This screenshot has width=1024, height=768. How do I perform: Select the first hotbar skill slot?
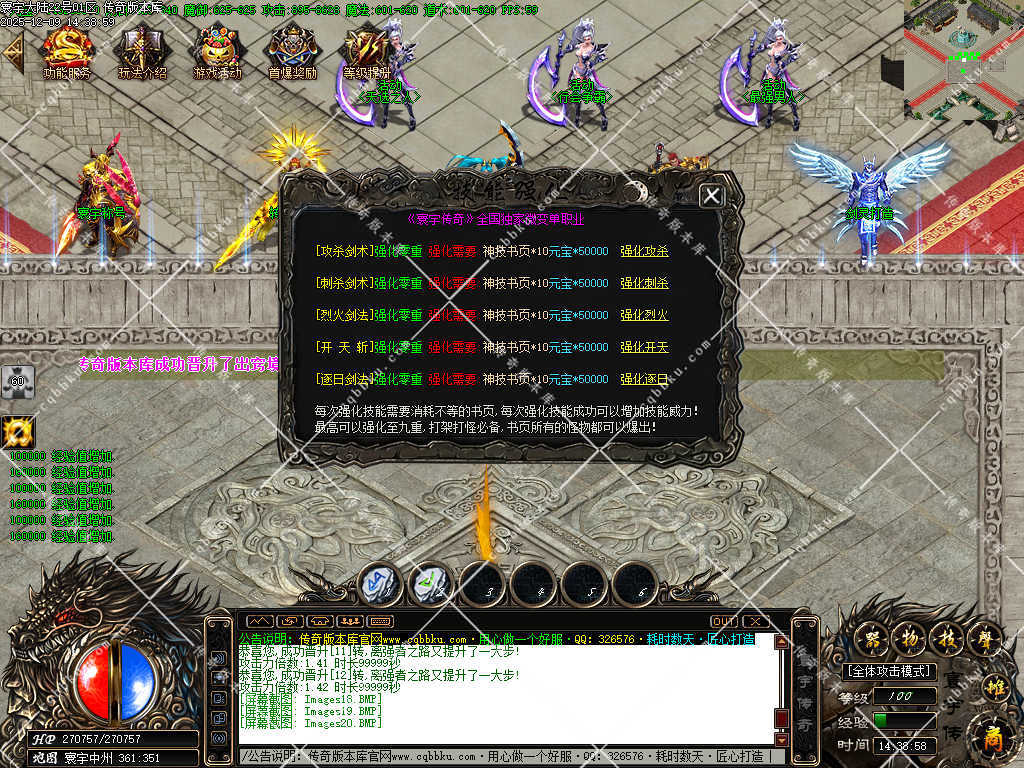(380, 584)
